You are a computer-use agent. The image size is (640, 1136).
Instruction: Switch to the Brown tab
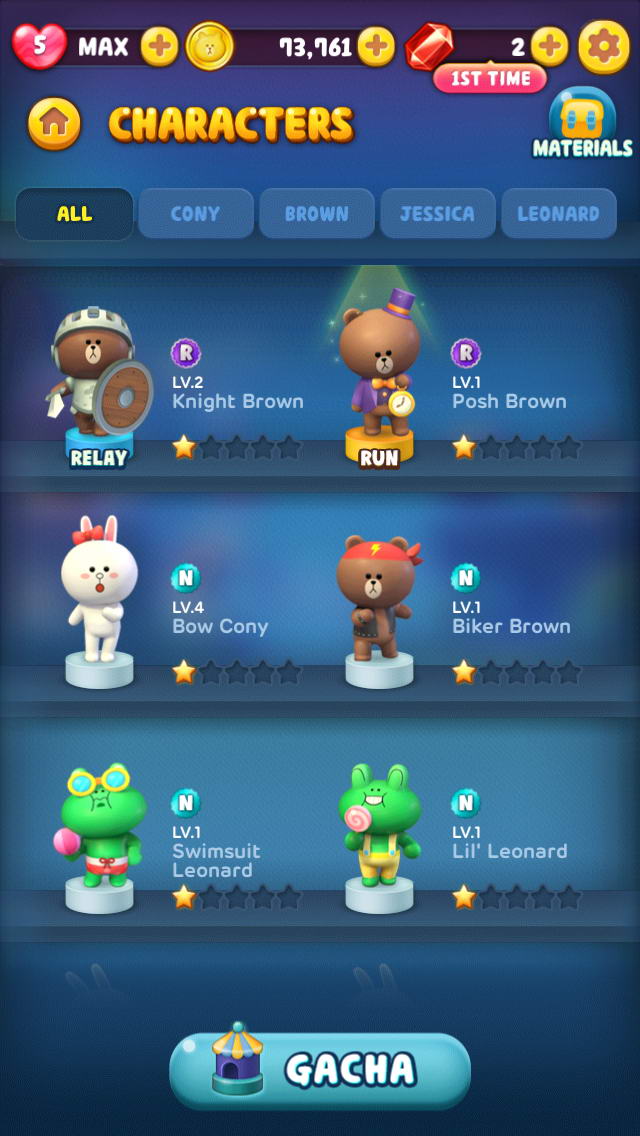click(317, 213)
